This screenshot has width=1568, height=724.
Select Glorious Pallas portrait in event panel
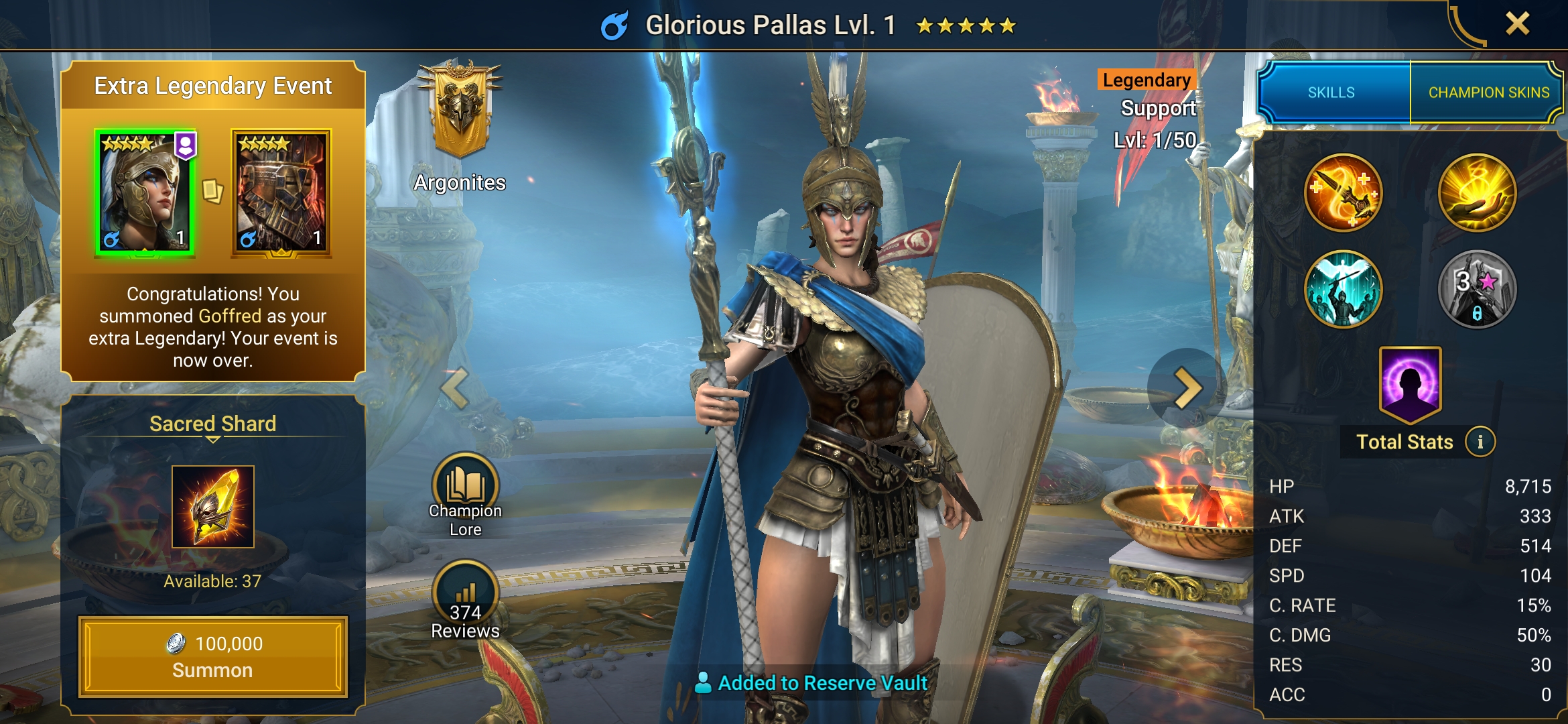(145, 193)
